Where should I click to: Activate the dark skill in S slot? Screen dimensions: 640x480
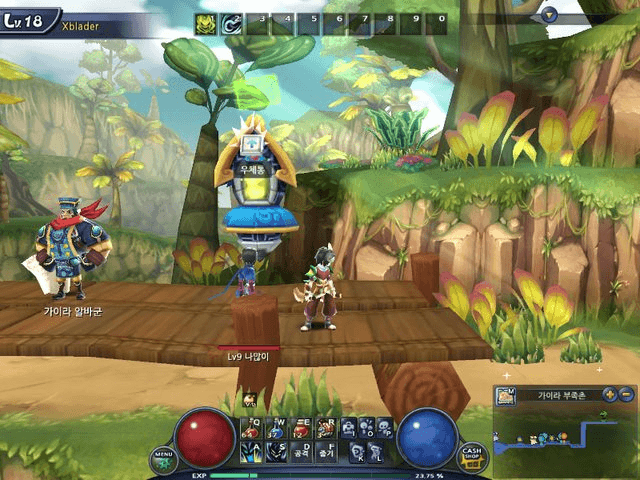tap(274, 452)
